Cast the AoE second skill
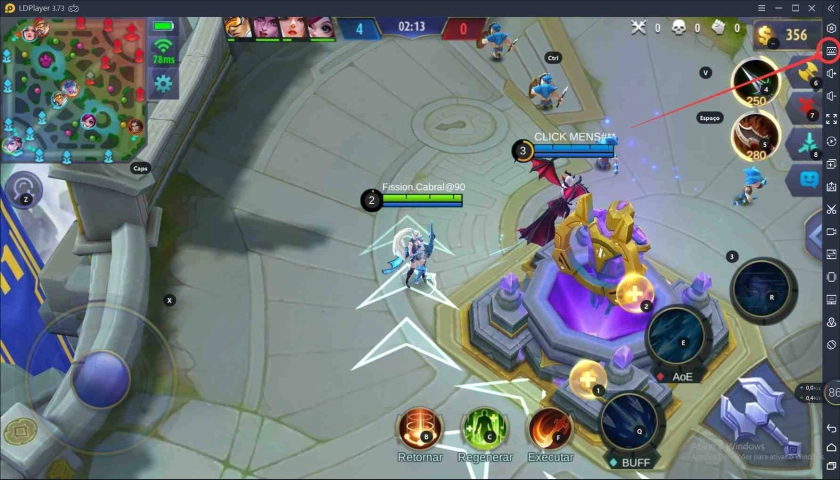Viewport: 840px width, 480px height. click(679, 337)
